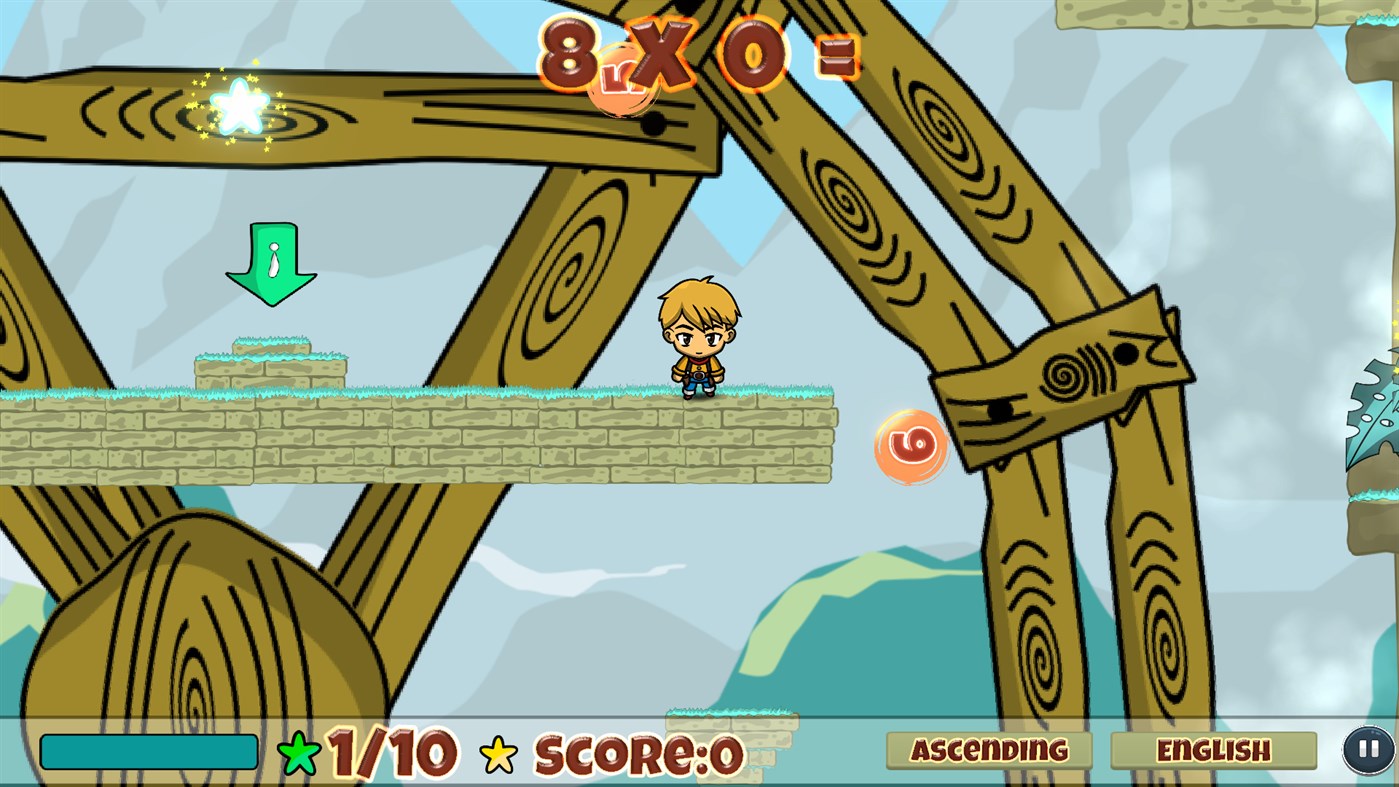Toggle language with the English button
Image resolution: width=1399 pixels, height=787 pixels.
tap(1216, 749)
